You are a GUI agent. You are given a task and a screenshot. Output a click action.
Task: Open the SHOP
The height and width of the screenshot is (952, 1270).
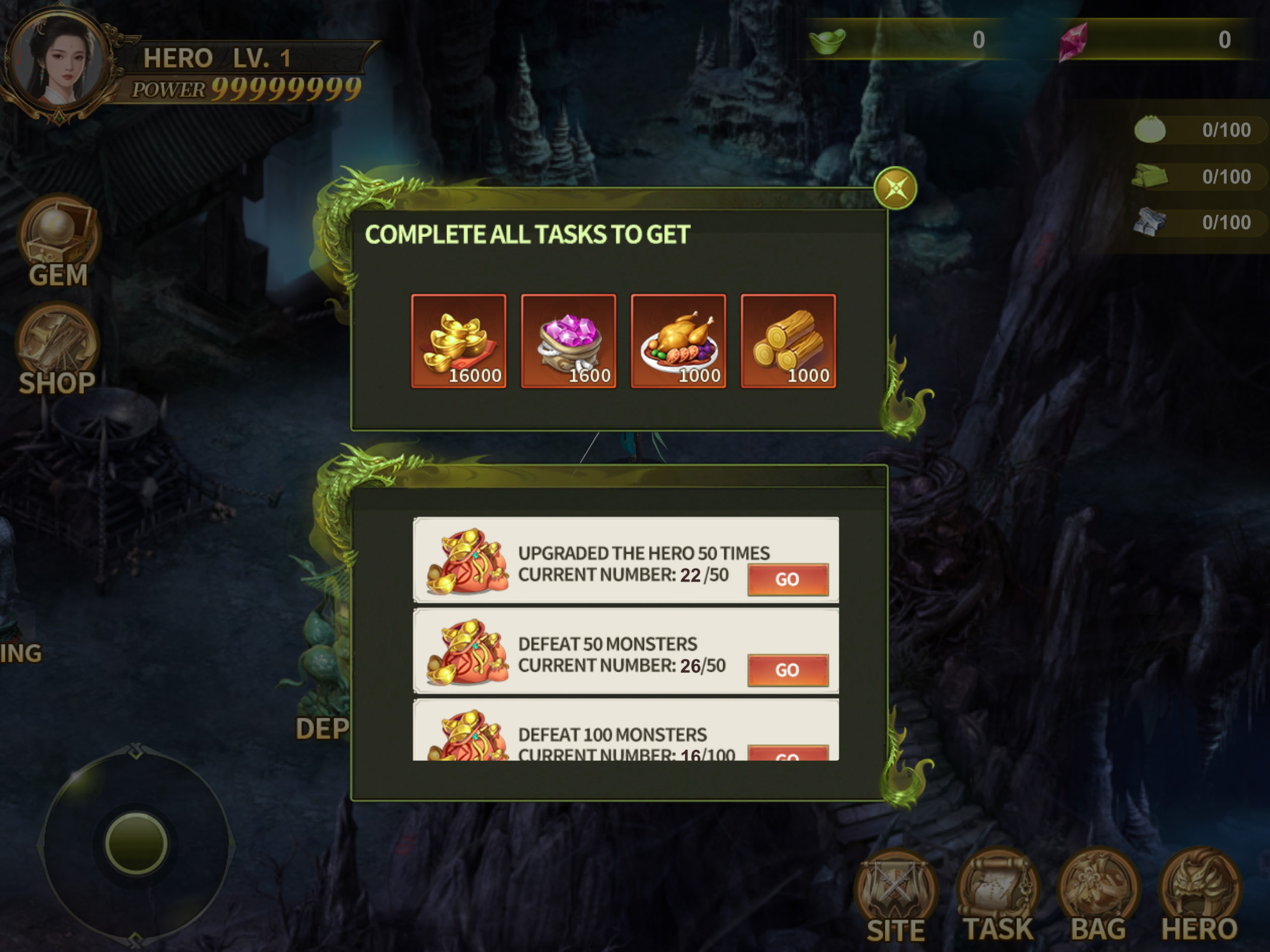[x=58, y=349]
